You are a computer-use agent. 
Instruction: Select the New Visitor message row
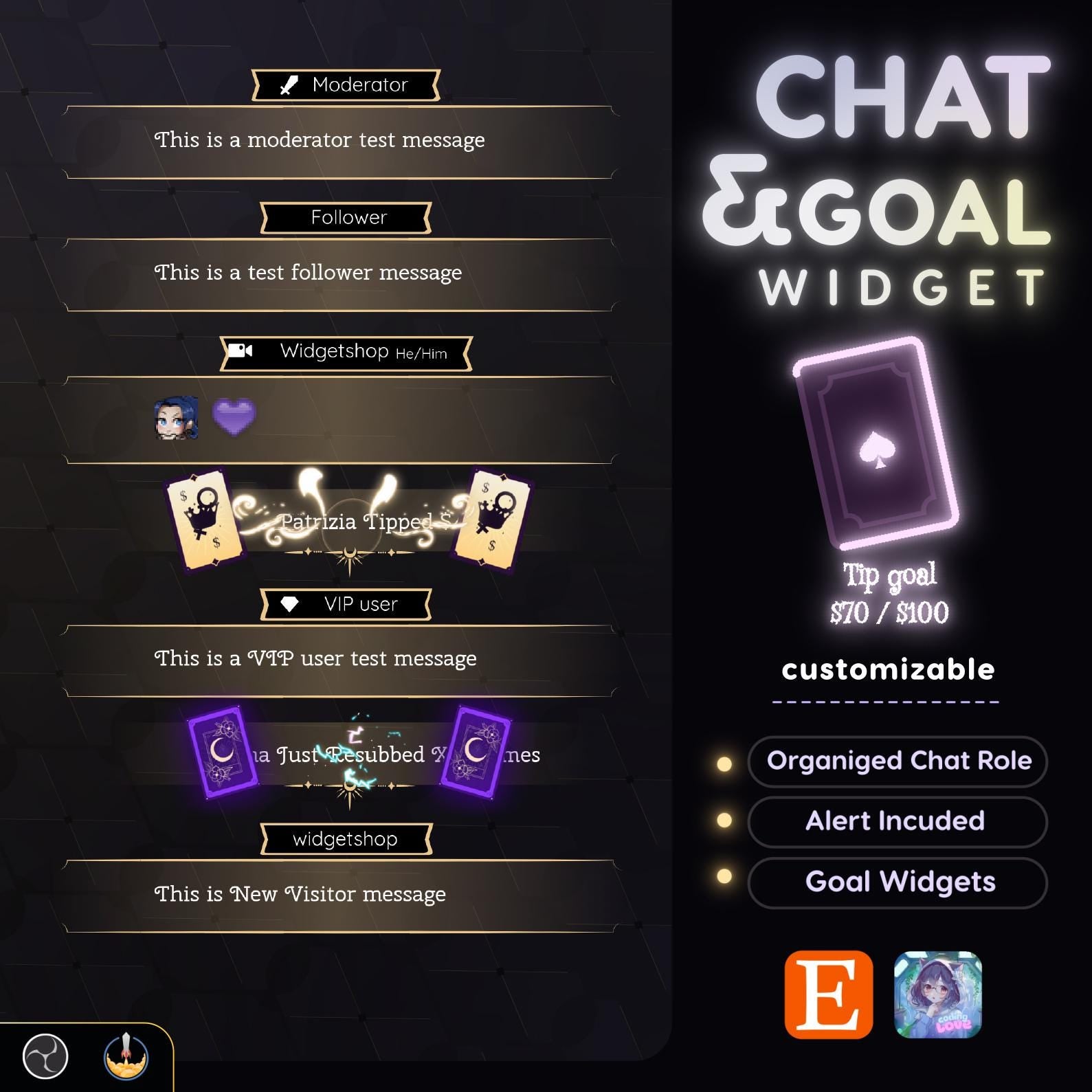pos(300,895)
